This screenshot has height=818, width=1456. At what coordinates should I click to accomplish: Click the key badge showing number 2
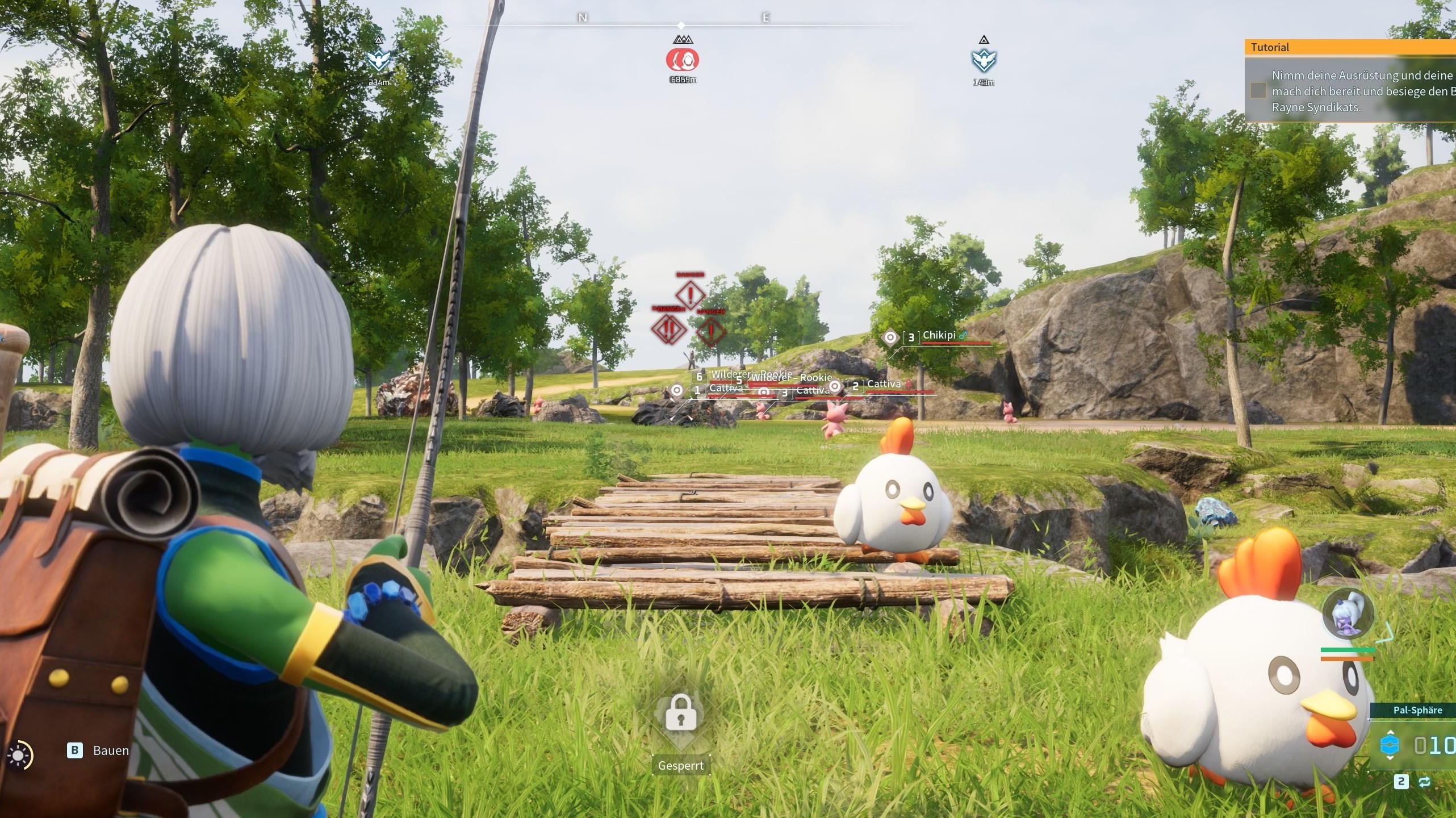point(1401,783)
